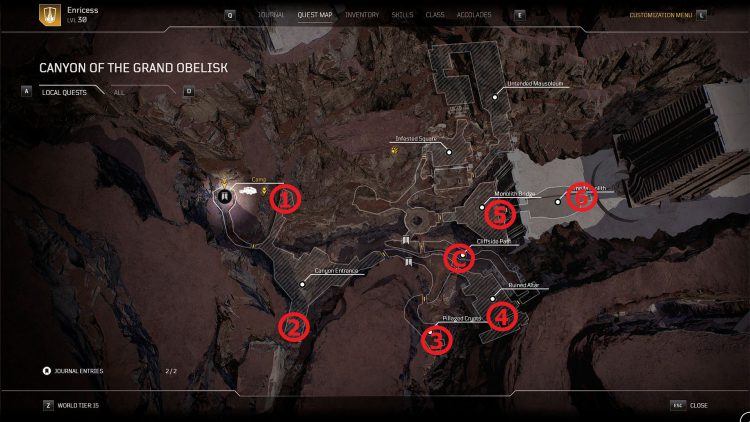
Task: Click the Canyon Entrance map marker
Action: (302, 281)
